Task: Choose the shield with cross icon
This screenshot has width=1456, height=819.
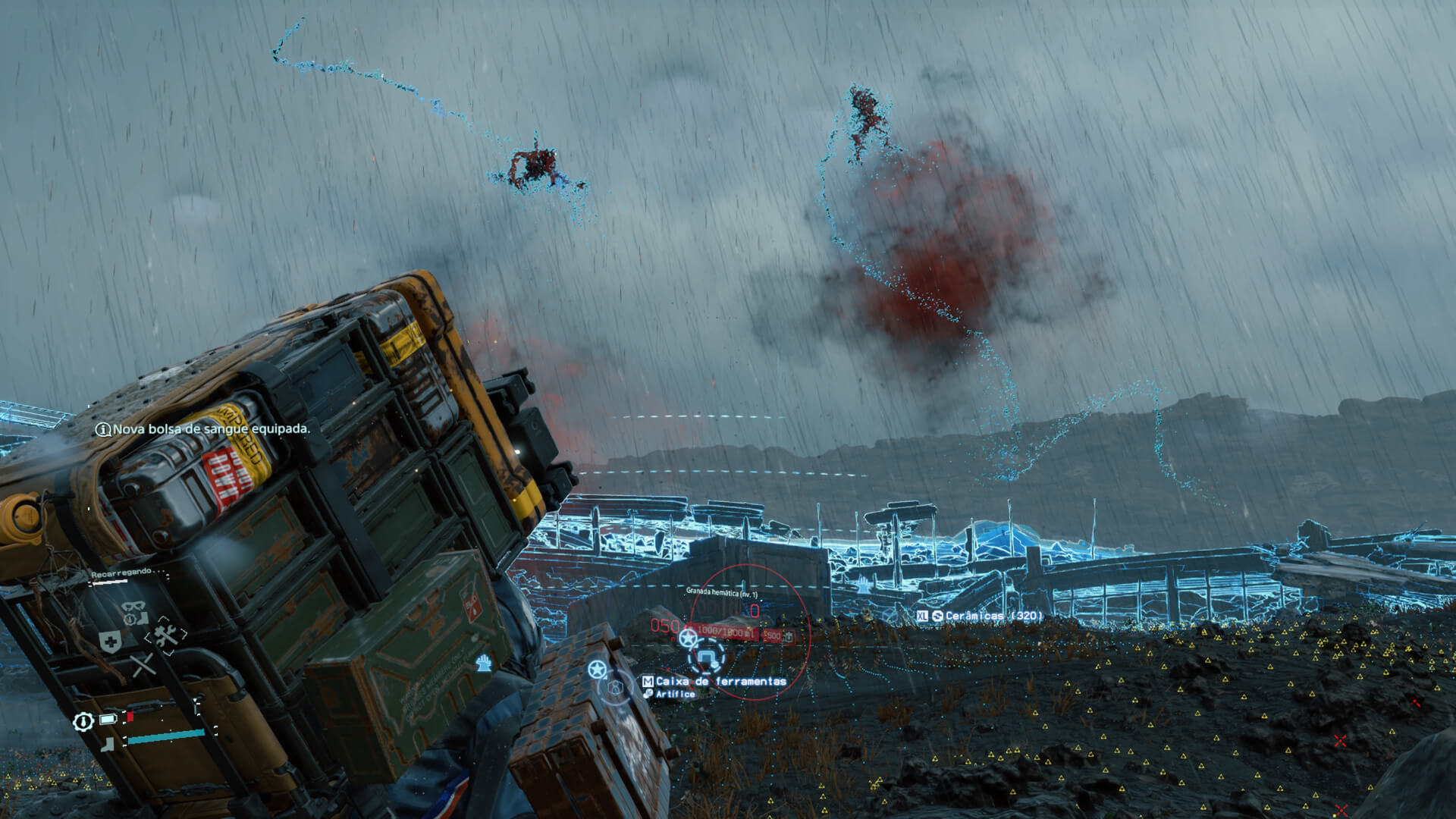Action: [x=110, y=643]
